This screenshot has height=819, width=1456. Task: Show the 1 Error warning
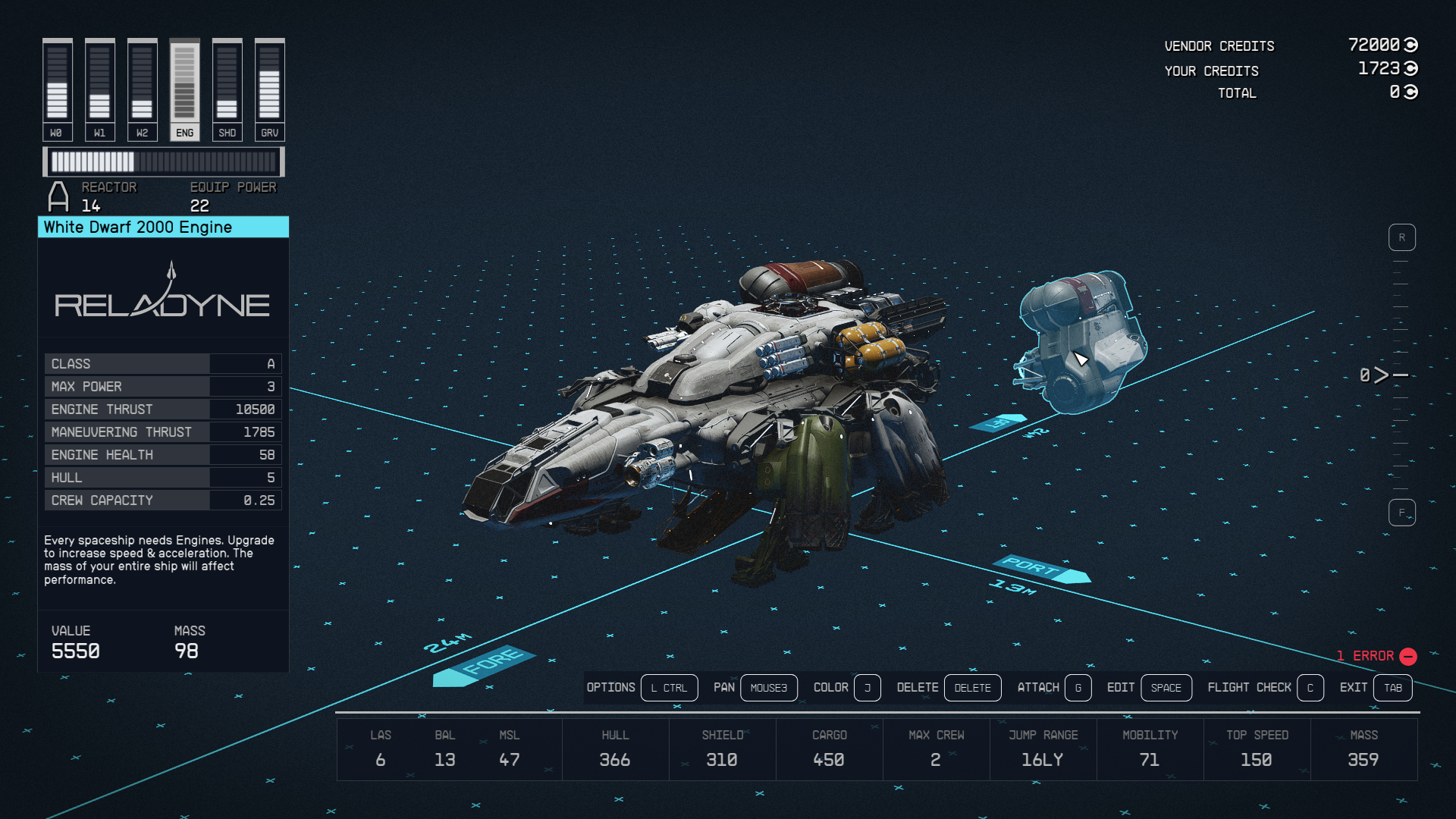tap(1376, 656)
